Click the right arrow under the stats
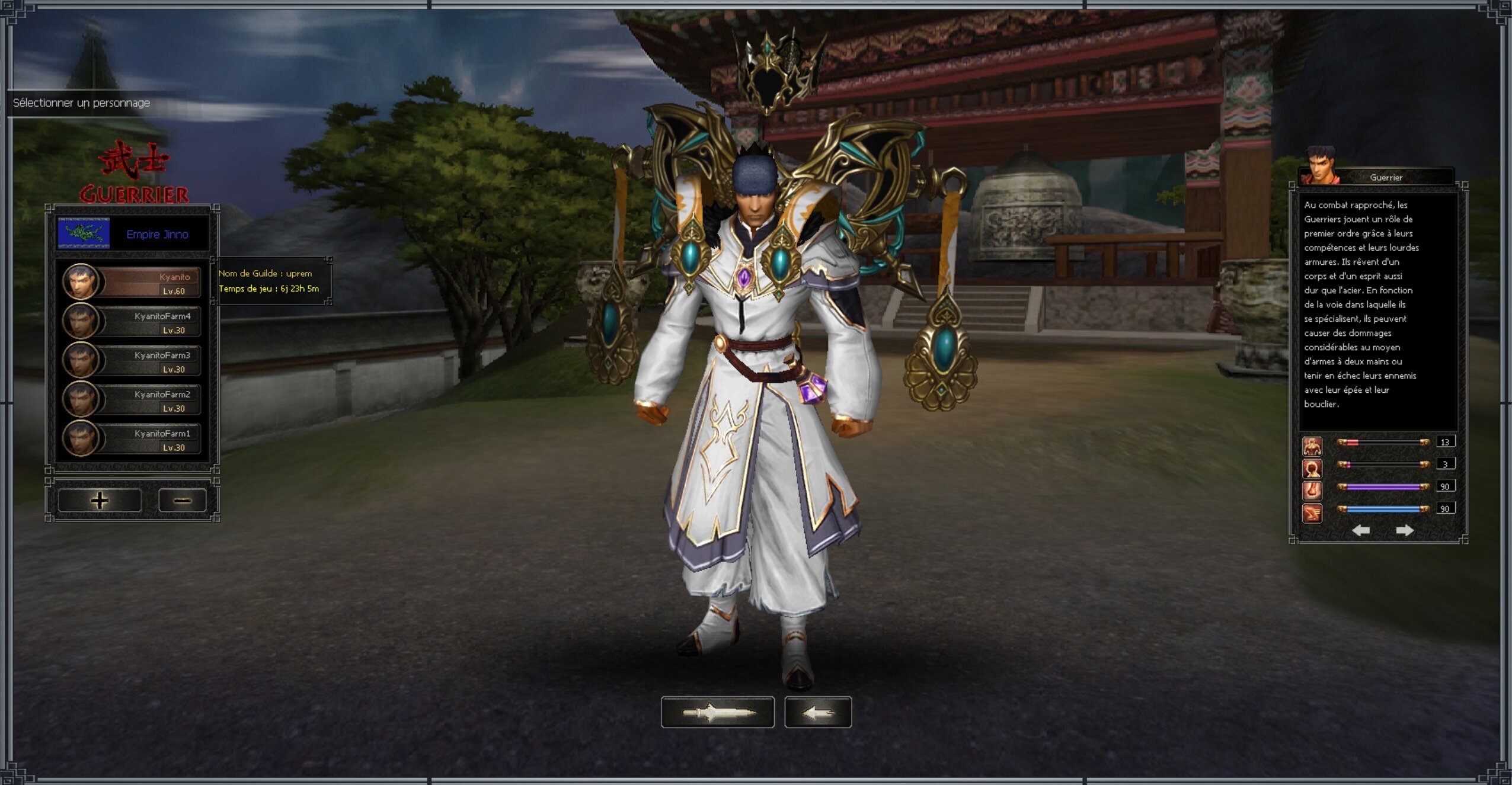This screenshot has width=1512, height=785. tap(1404, 530)
